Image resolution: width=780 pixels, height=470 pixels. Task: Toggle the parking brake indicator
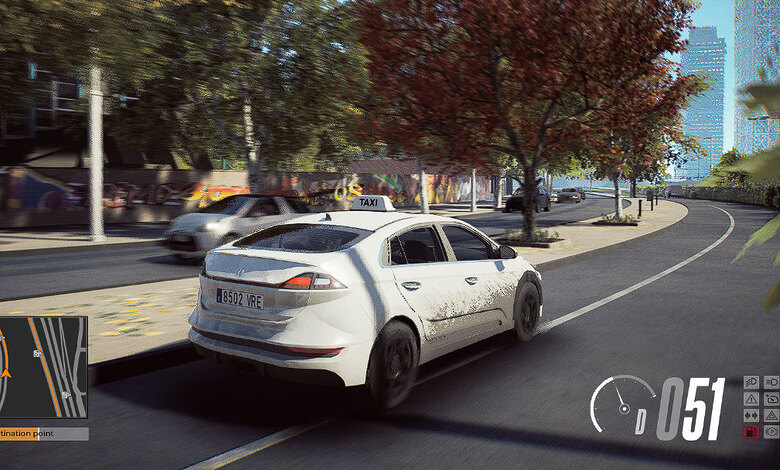(771, 432)
